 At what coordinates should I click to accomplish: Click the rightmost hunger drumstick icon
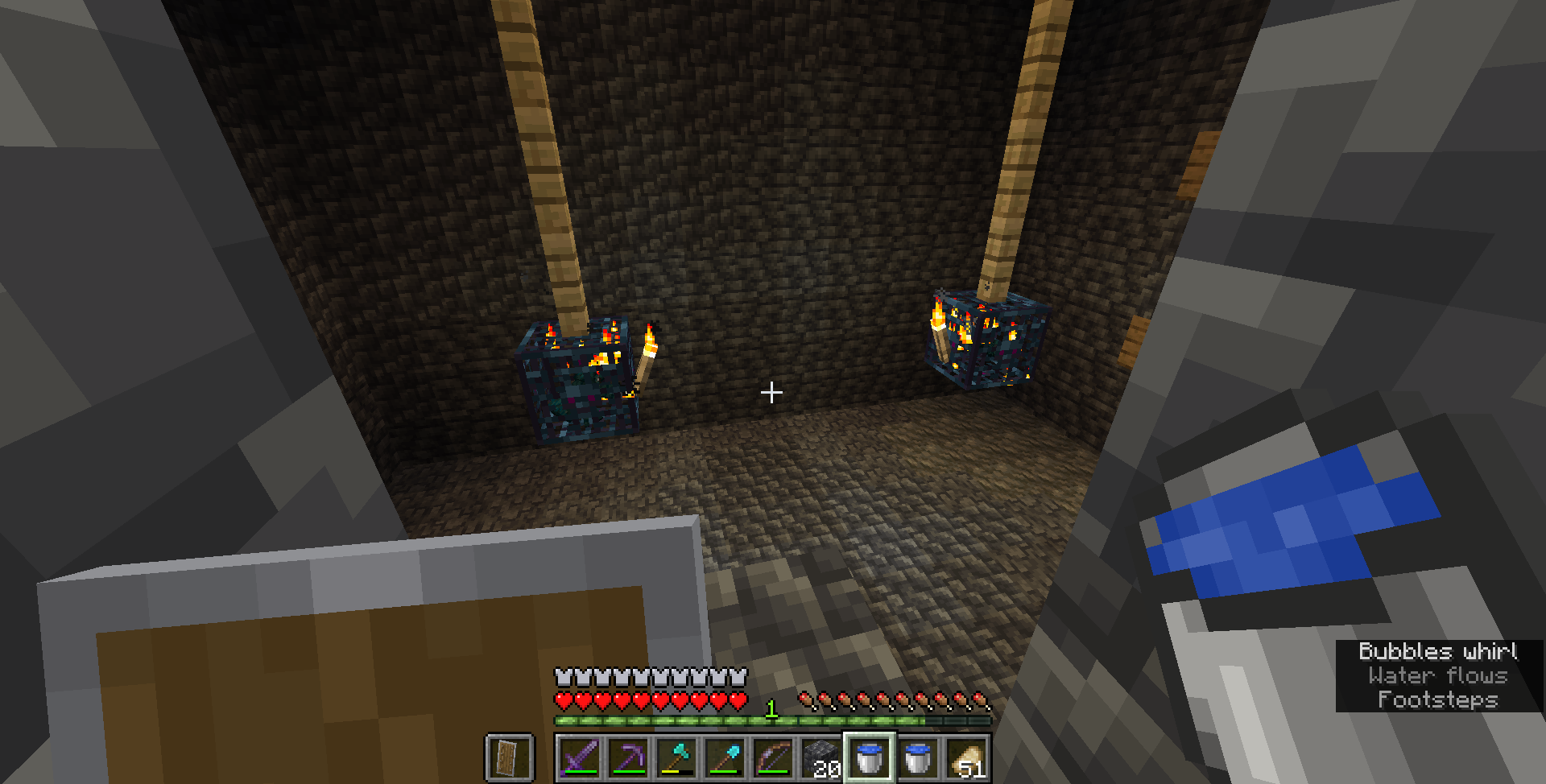click(x=980, y=699)
